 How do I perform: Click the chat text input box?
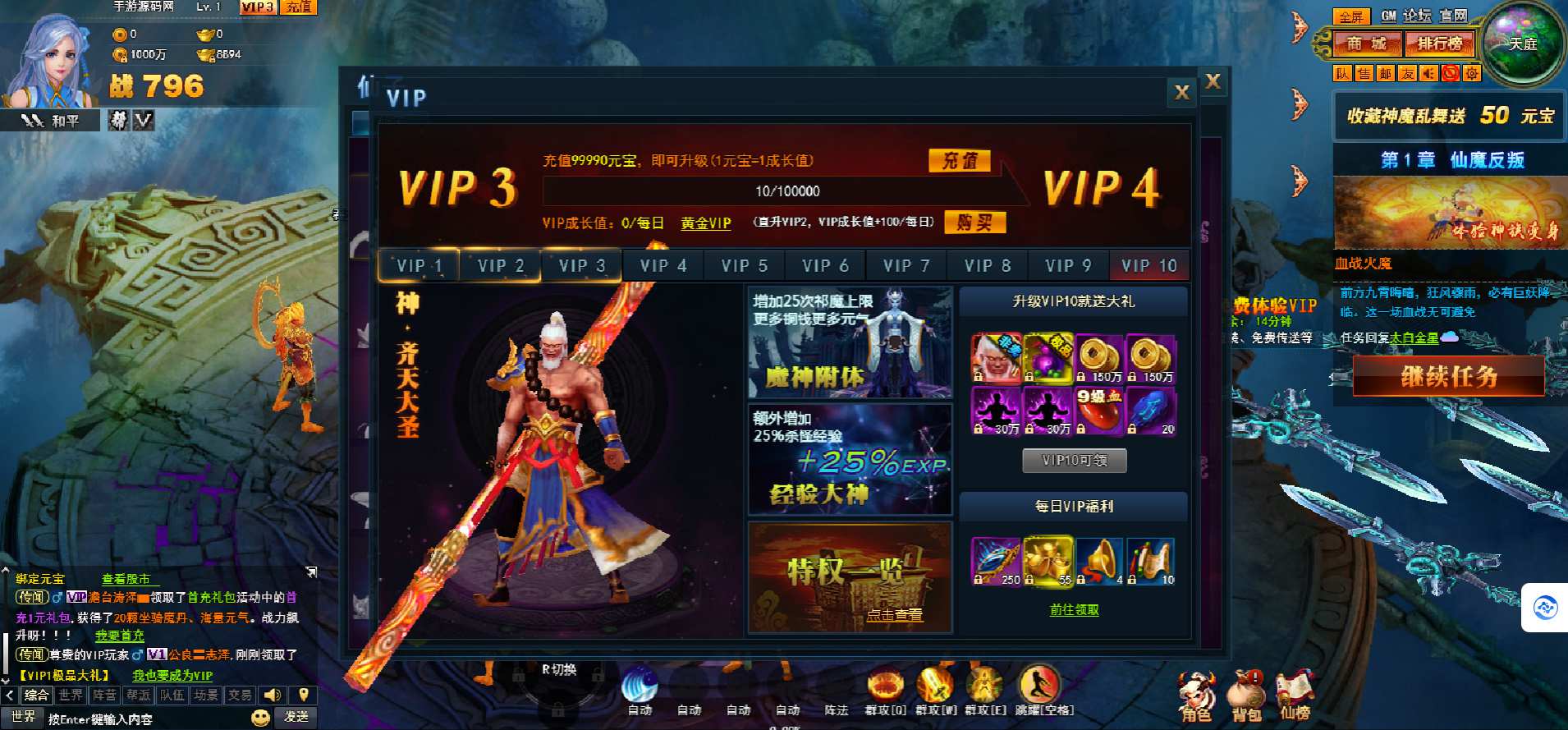pyautogui.click(x=148, y=719)
